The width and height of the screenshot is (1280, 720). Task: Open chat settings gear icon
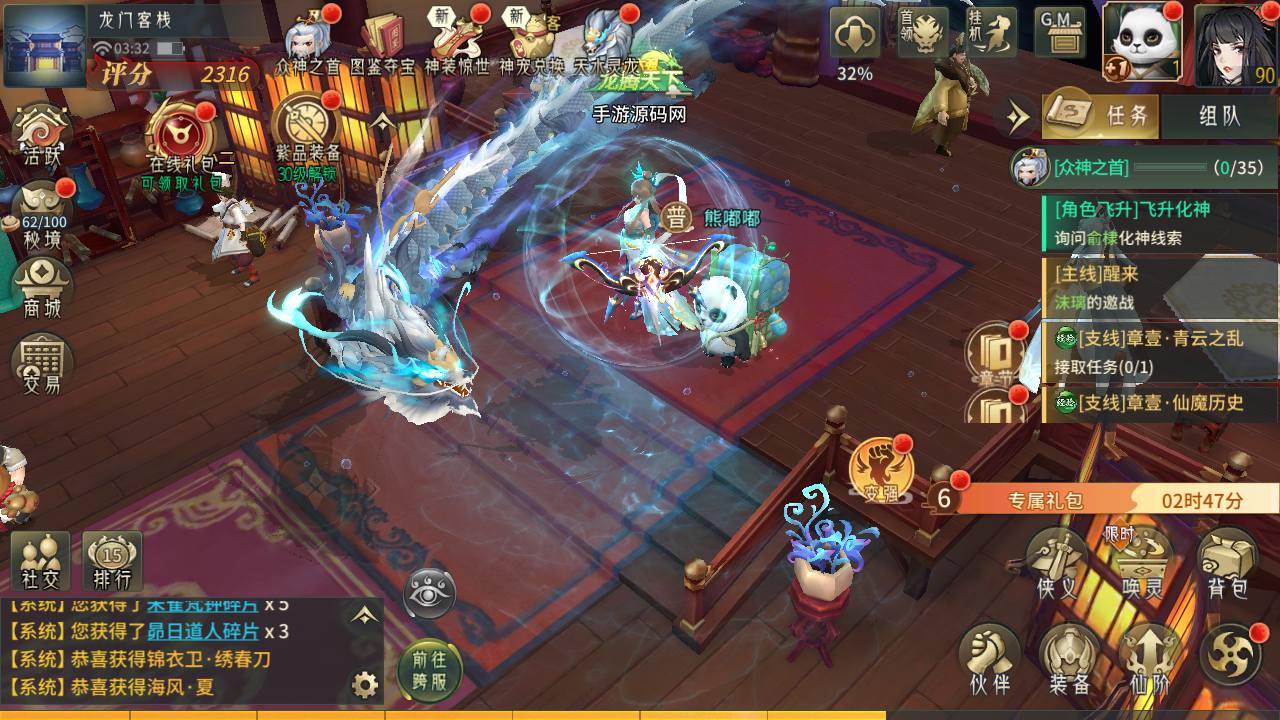(x=366, y=685)
